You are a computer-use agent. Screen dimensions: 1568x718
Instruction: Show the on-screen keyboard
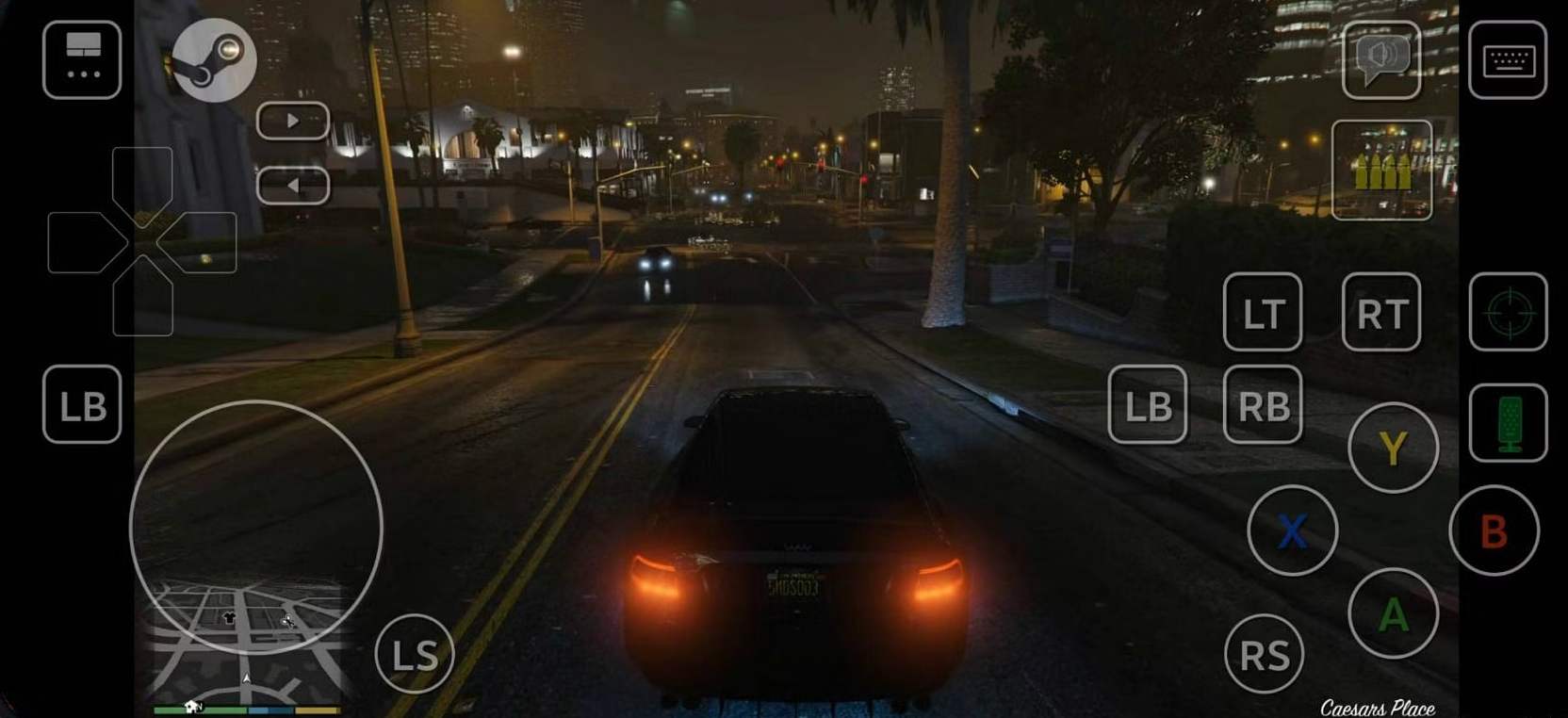(1509, 58)
